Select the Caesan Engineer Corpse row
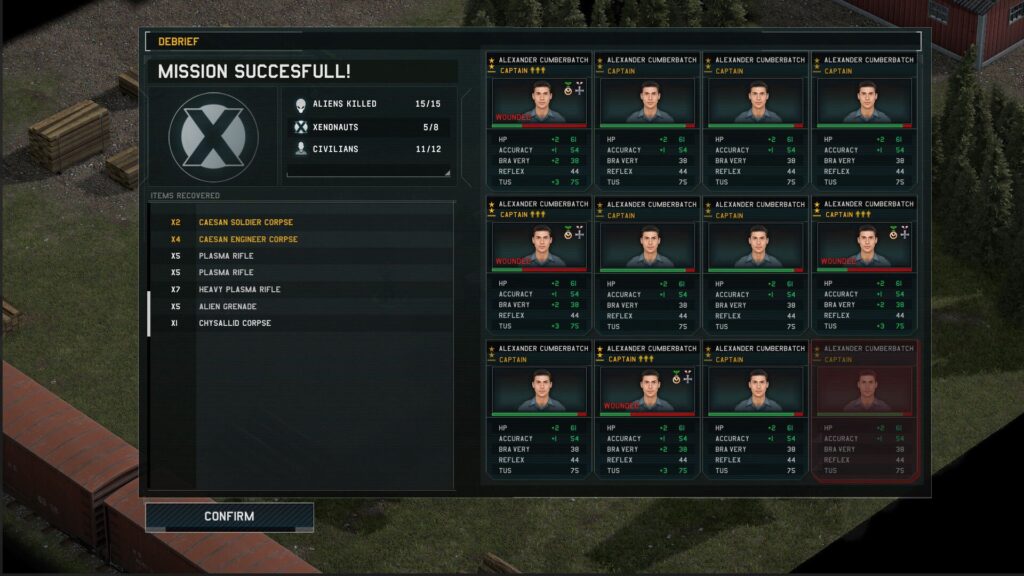 (x=247, y=239)
